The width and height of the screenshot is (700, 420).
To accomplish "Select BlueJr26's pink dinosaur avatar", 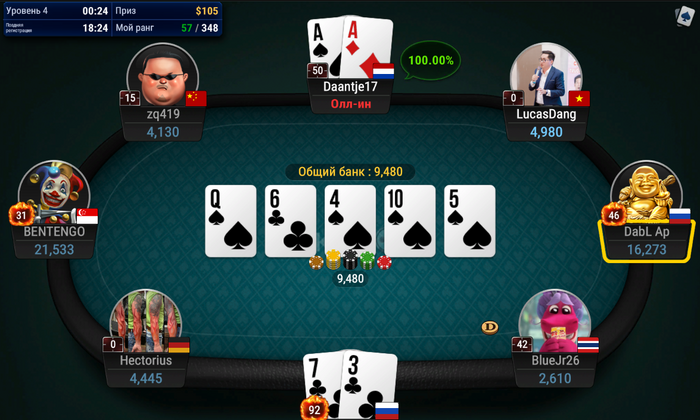I will [x=553, y=324].
